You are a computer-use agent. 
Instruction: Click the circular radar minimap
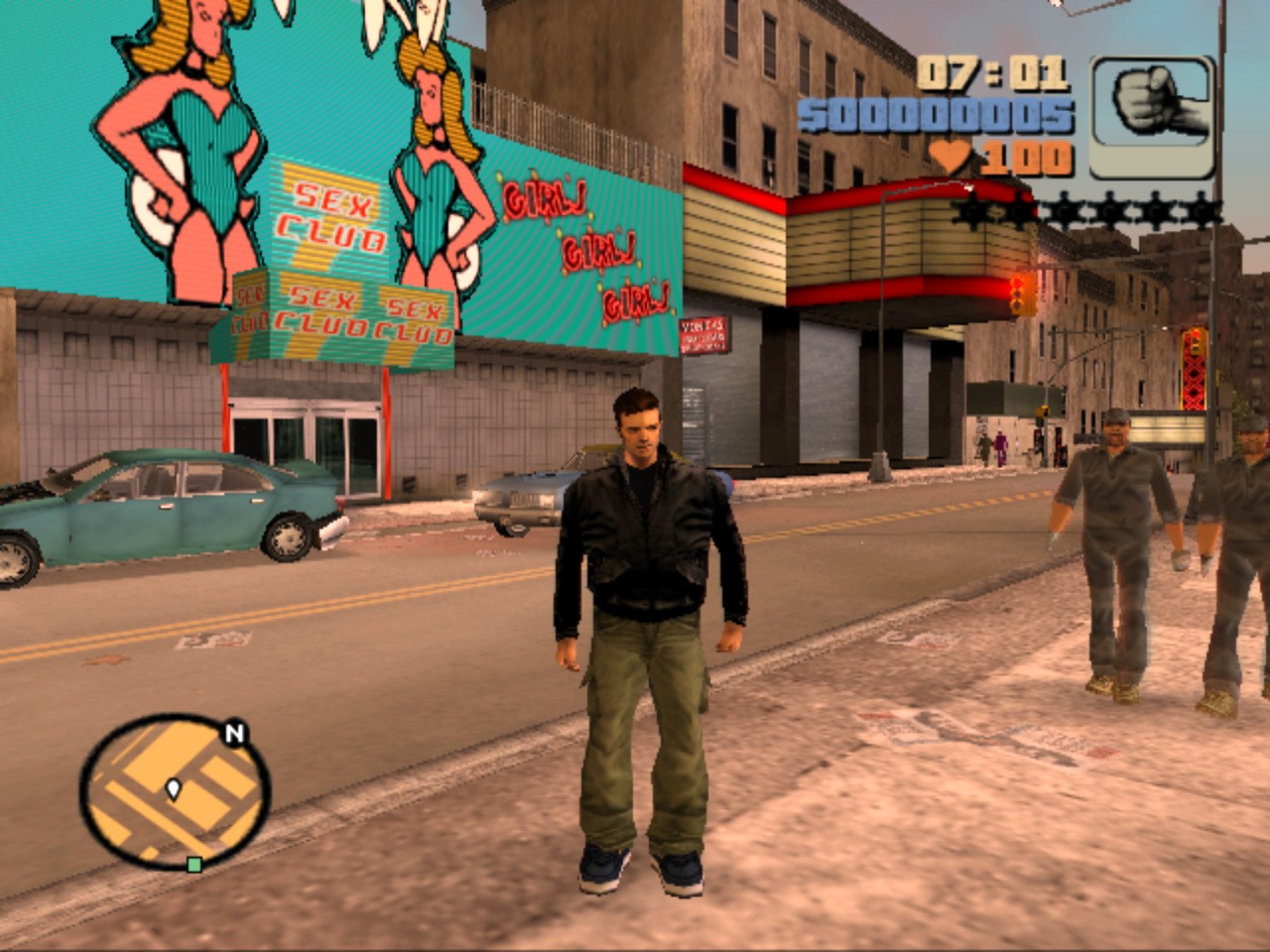point(174,791)
